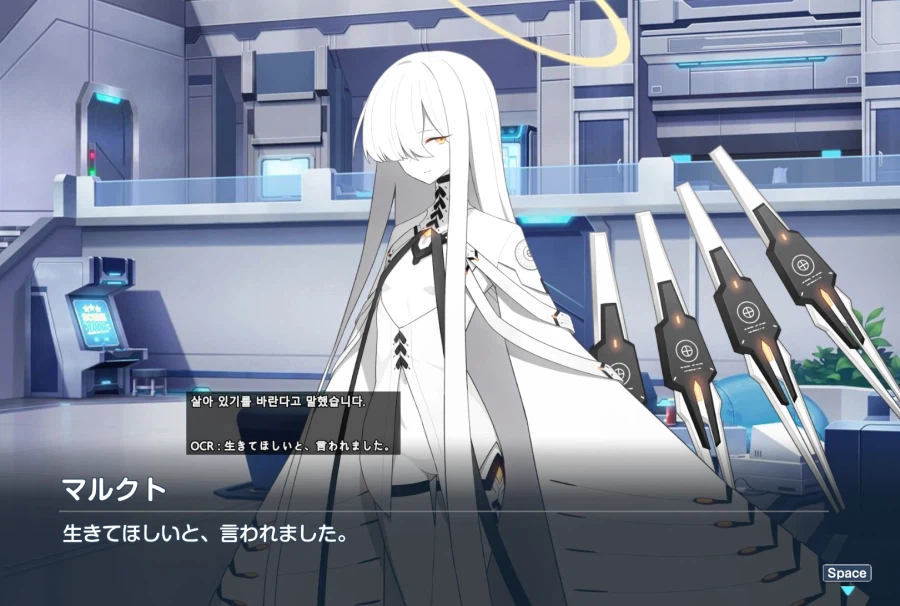Click the Korean OCR translation overlay box
Viewport: 900px width, 606px height.
[x=293, y=423]
